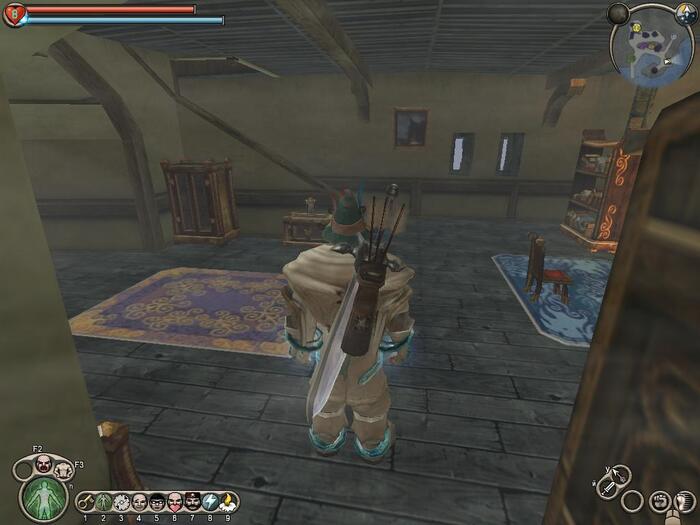The height and width of the screenshot is (525, 700).
Task: Choose the moustached face with red hat
Action: click(x=192, y=501)
